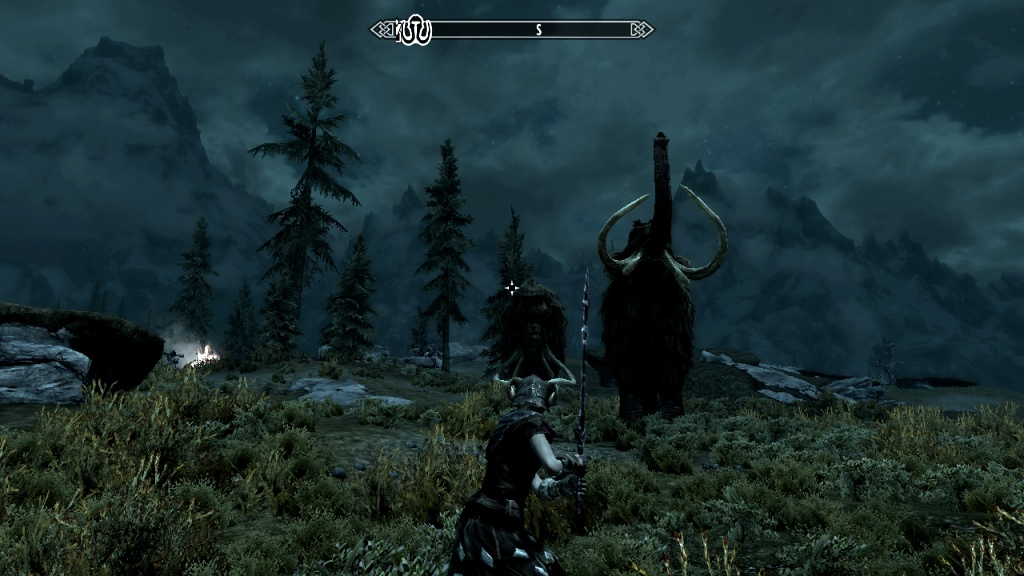Click the location marker icon on the compass

pos(414,30)
